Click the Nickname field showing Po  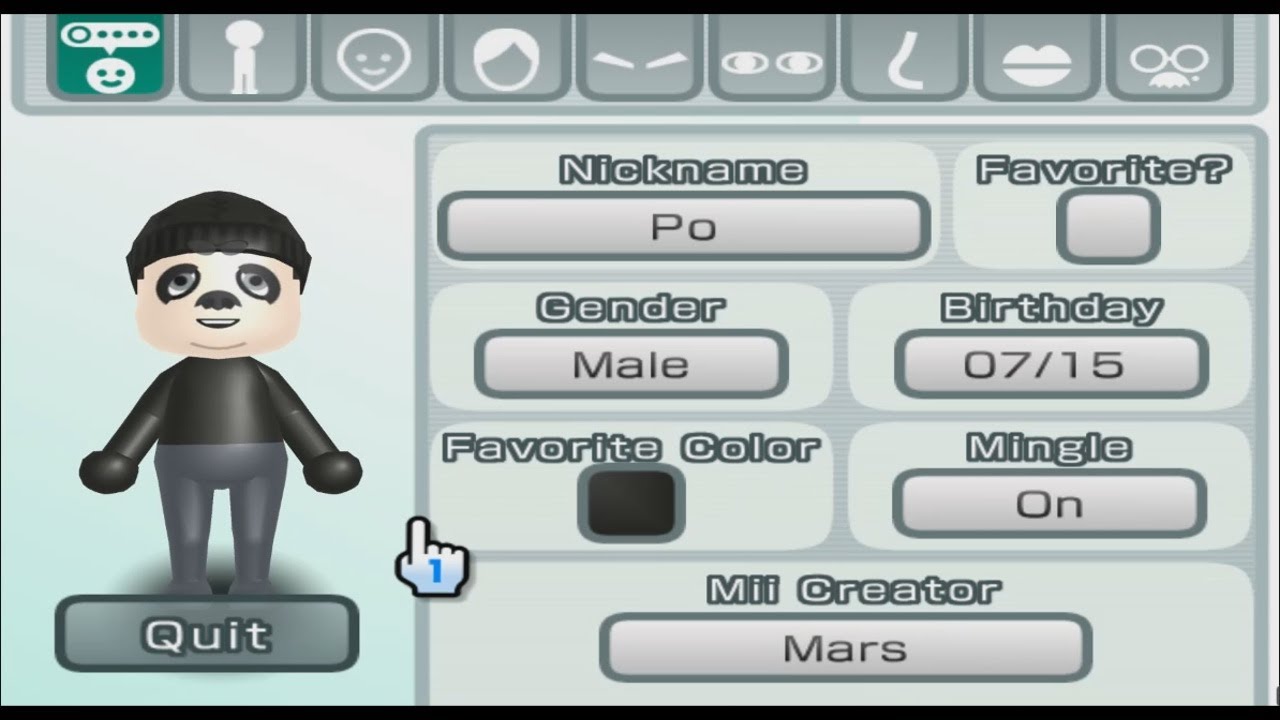684,226
